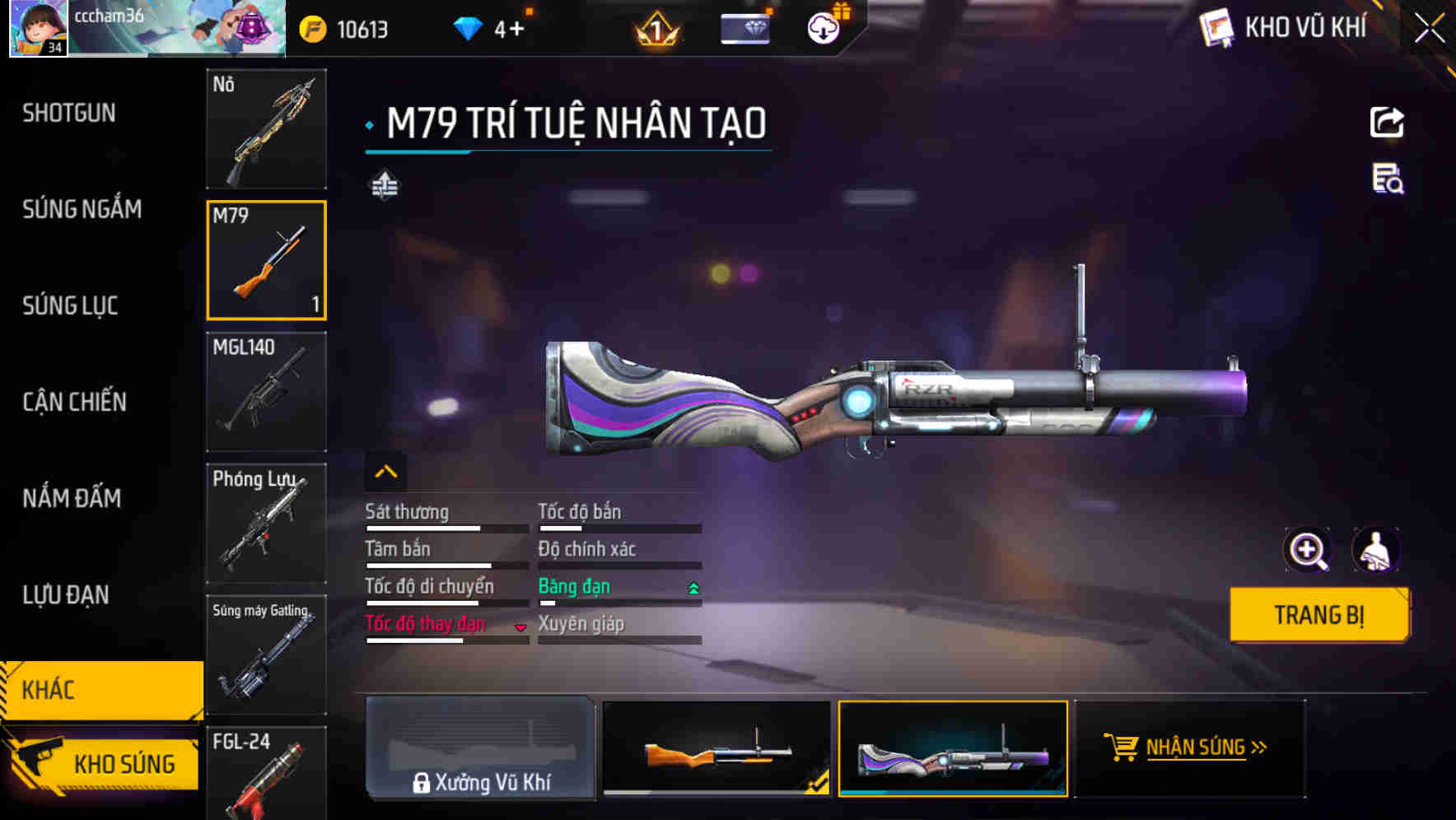Share the weapon skin
The image size is (1456, 820).
coord(1387,123)
